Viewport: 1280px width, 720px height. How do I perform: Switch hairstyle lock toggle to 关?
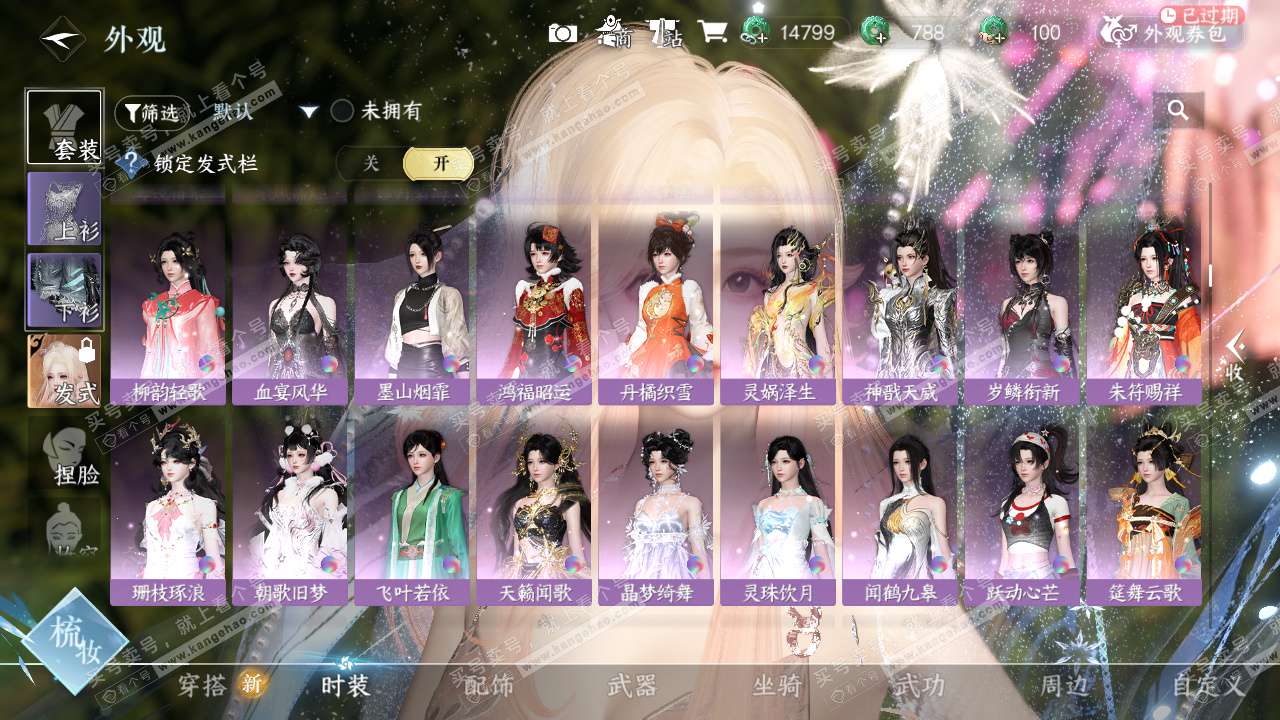371,164
